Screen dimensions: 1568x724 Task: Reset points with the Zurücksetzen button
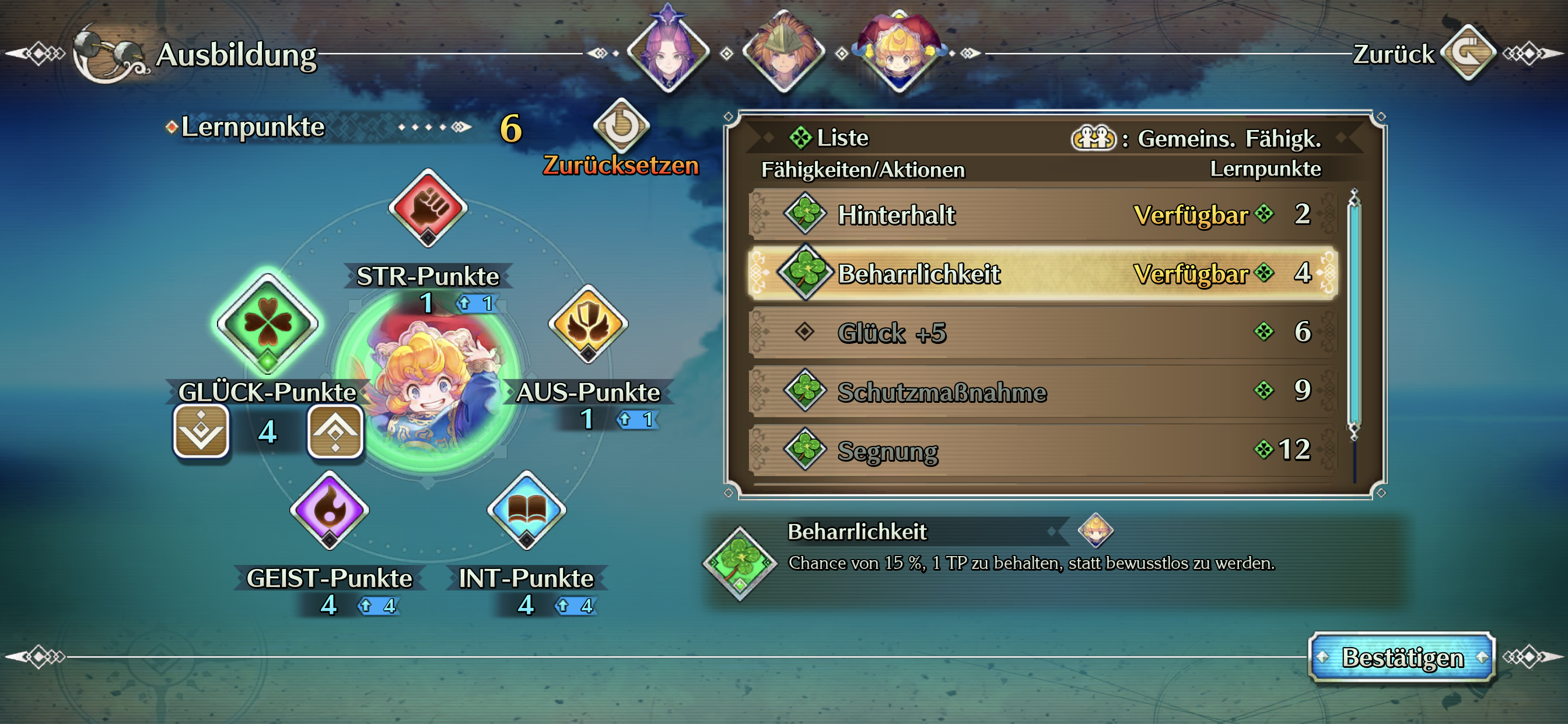point(621,126)
